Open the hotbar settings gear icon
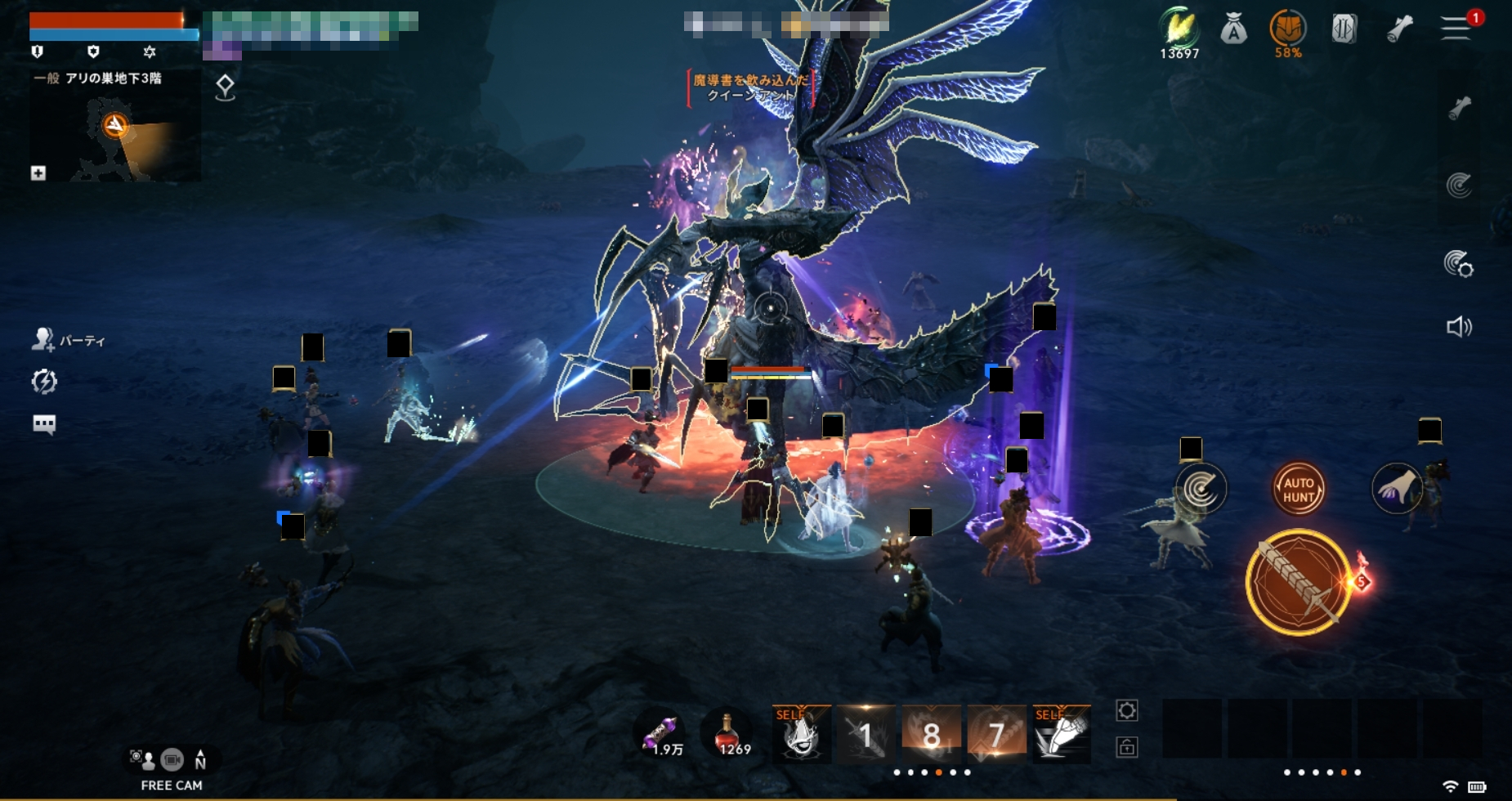Image resolution: width=1512 pixels, height=801 pixels. pyautogui.click(x=1126, y=711)
